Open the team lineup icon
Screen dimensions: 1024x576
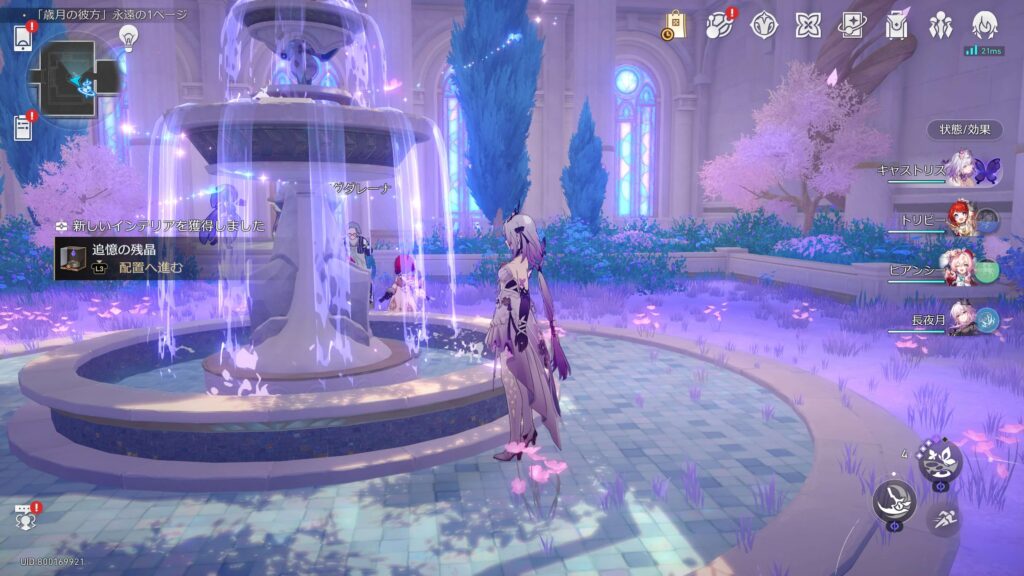[x=941, y=25]
